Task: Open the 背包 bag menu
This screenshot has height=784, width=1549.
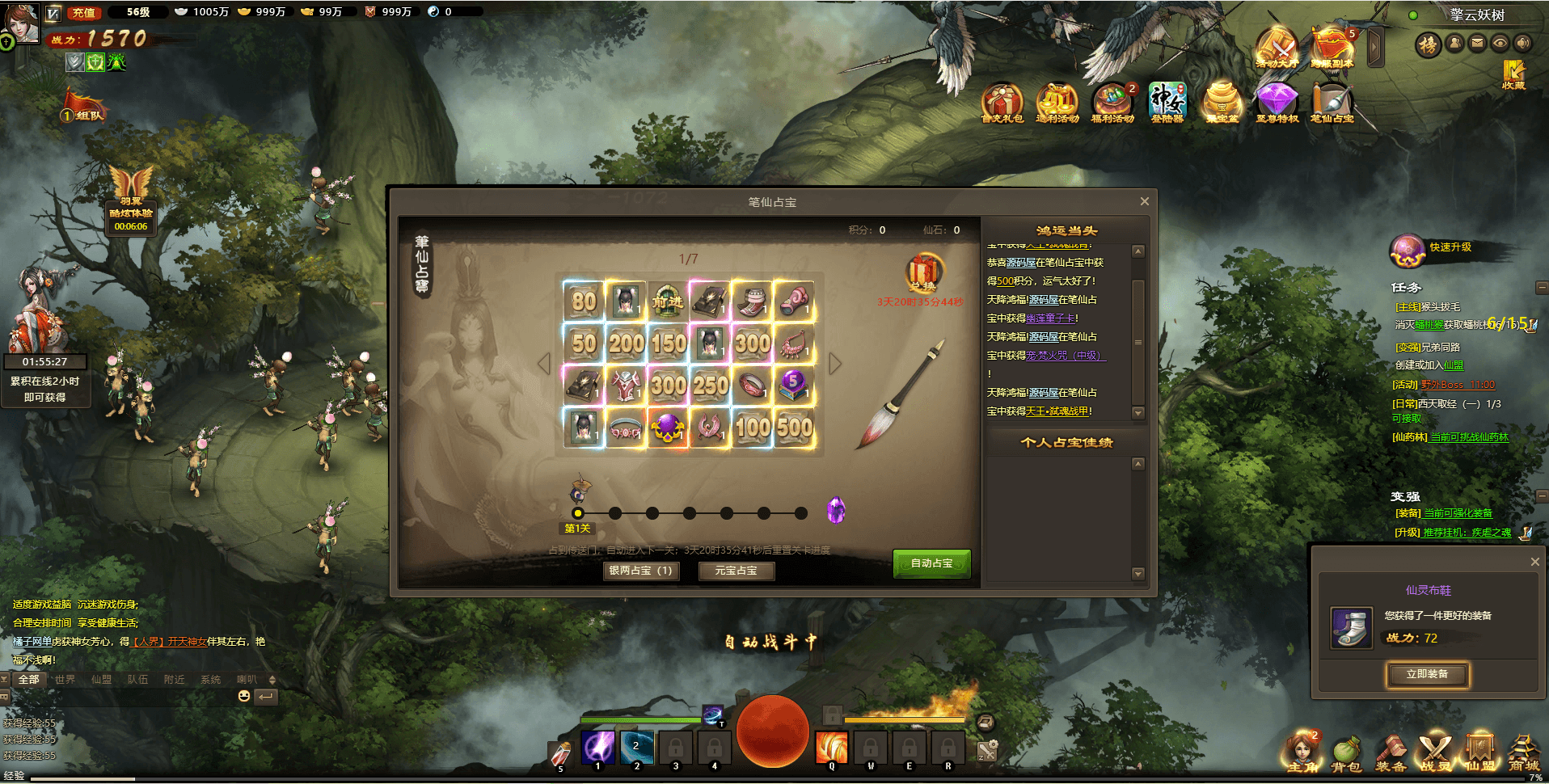Action: pos(1346,753)
